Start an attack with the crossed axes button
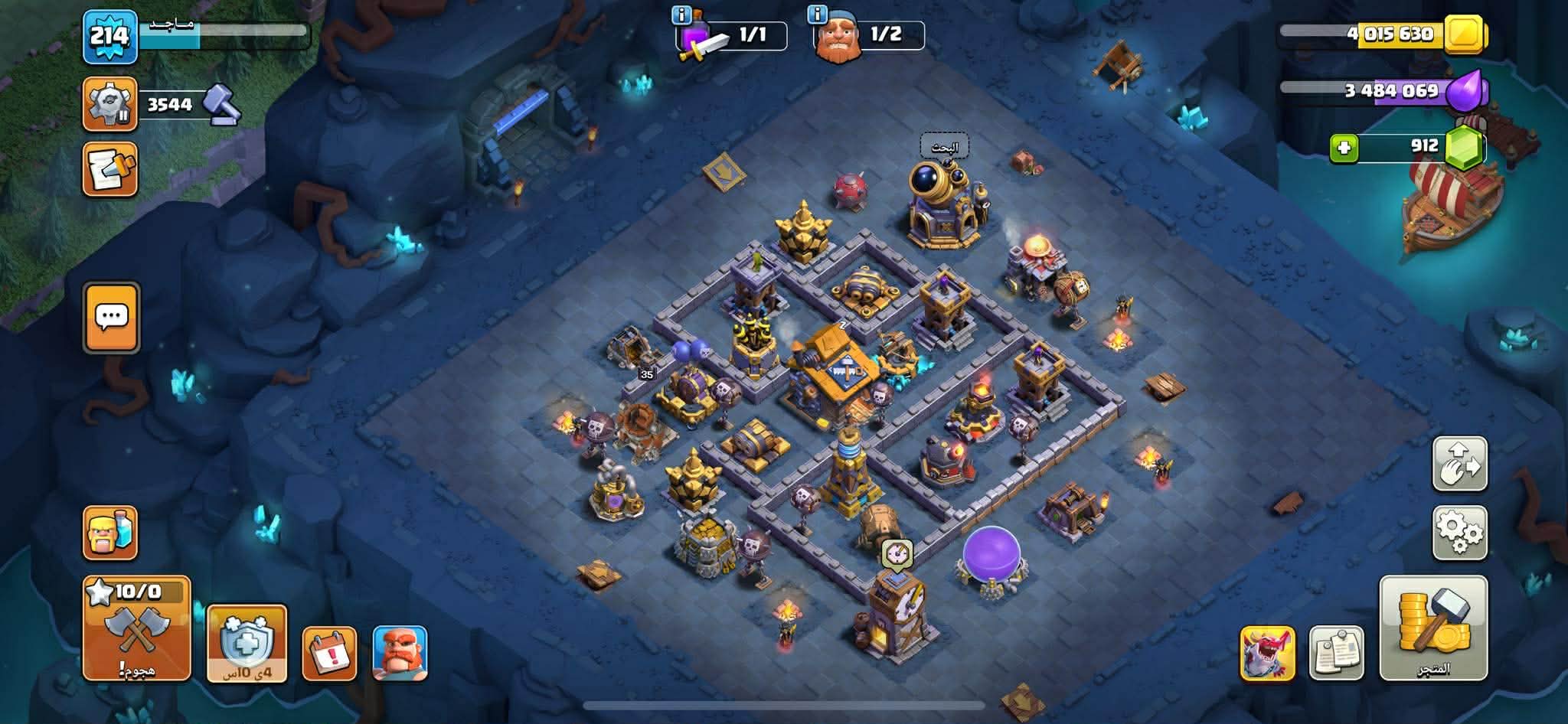This screenshot has width=1568, height=724. pyautogui.click(x=136, y=628)
